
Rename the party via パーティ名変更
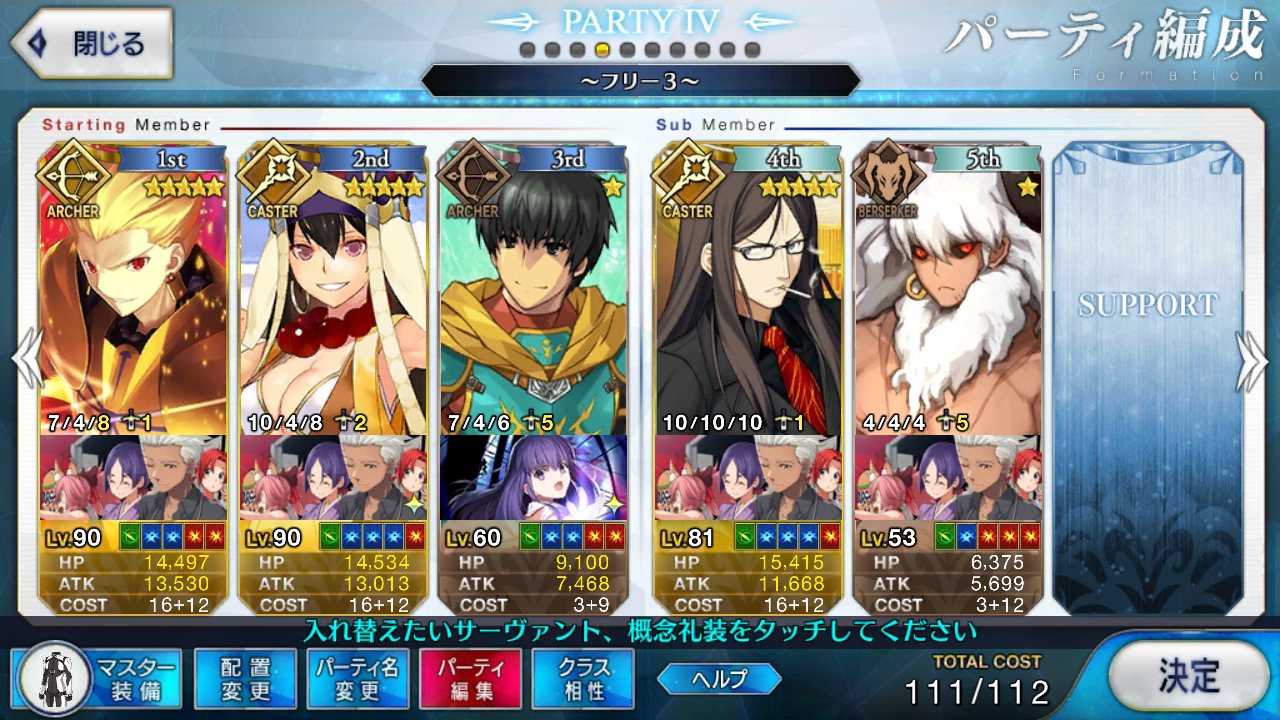(x=357, y=678)
